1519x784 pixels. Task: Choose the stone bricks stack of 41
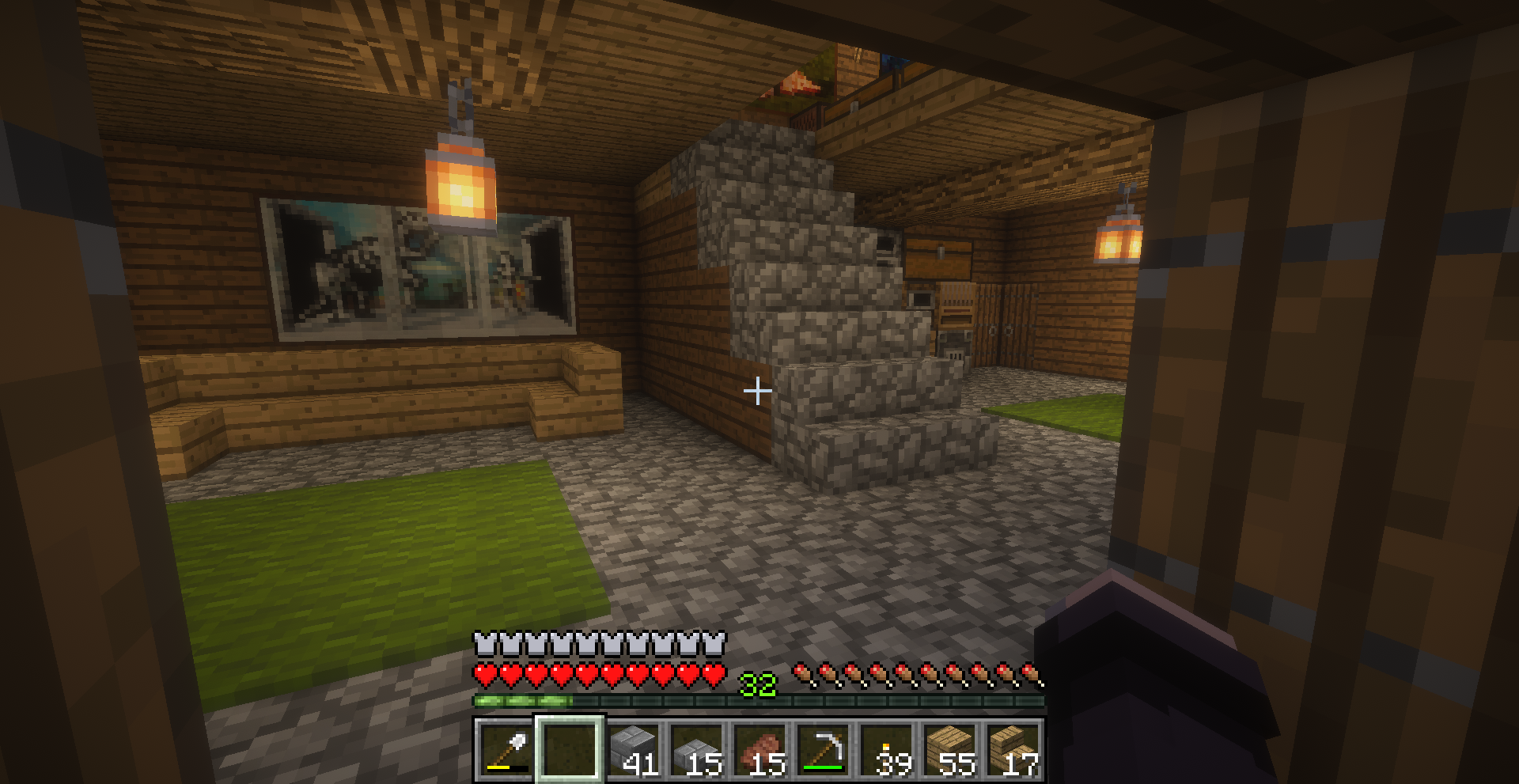pyautogui.click(x=634, y=749)
